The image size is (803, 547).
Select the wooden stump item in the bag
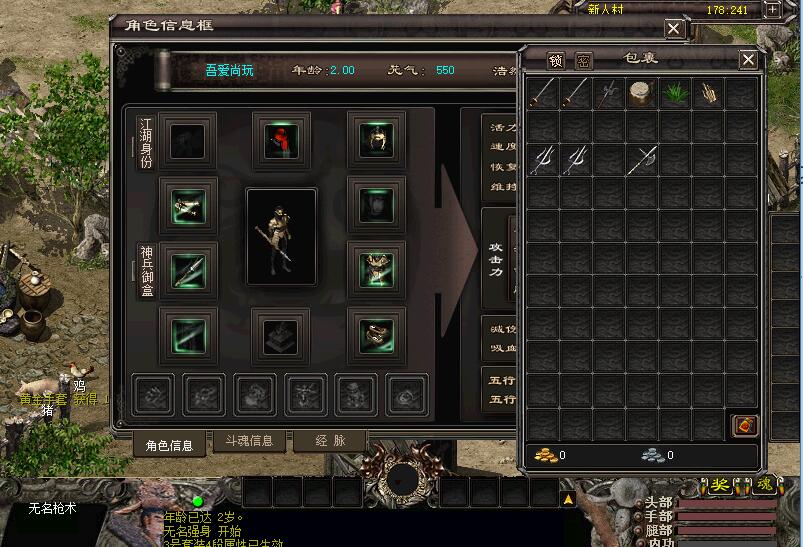click(x=640, y=94)
